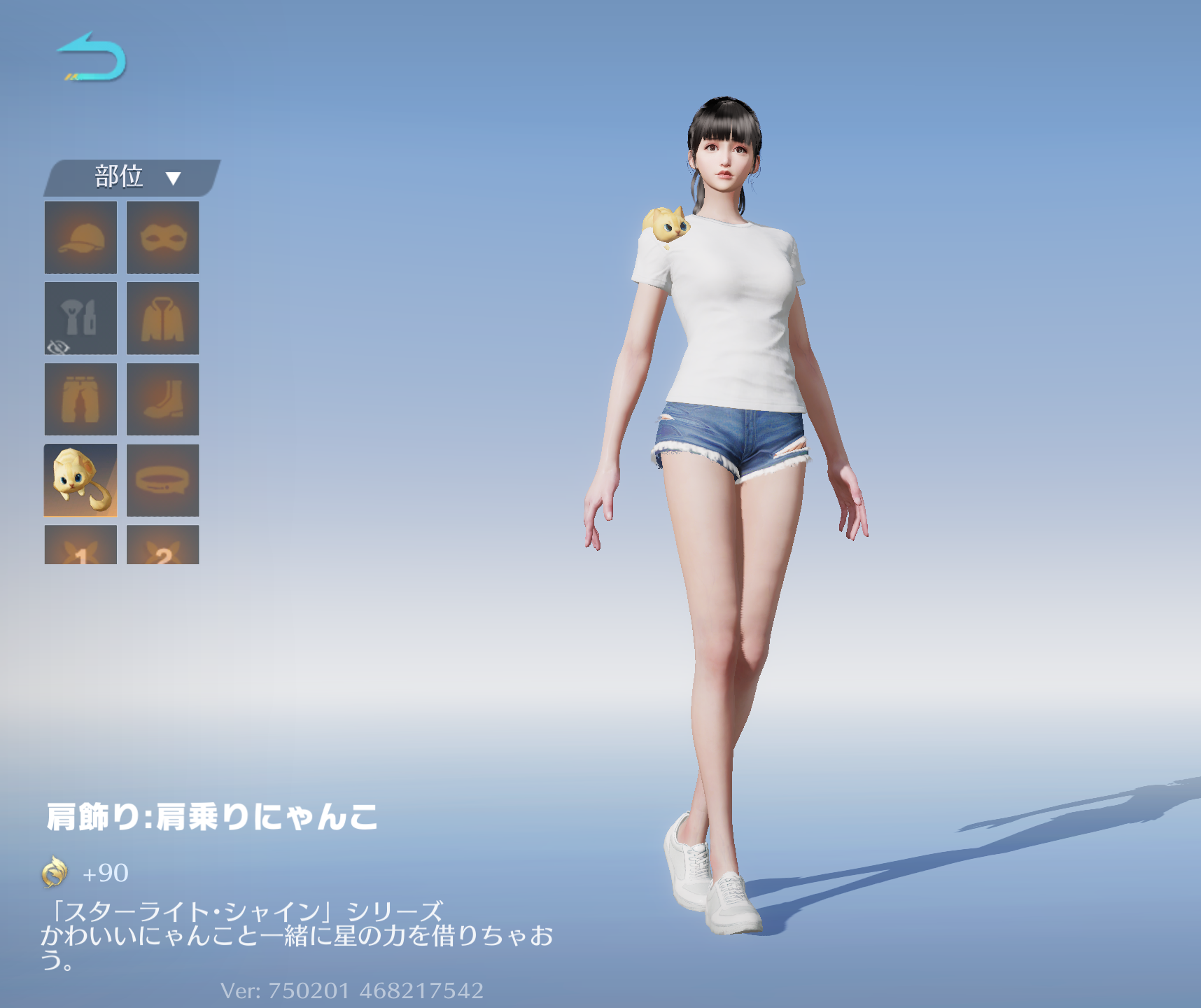
Task: Toggle the crossed-eye visibility icon
Action: pyautogui.click(x=58, y=346)
